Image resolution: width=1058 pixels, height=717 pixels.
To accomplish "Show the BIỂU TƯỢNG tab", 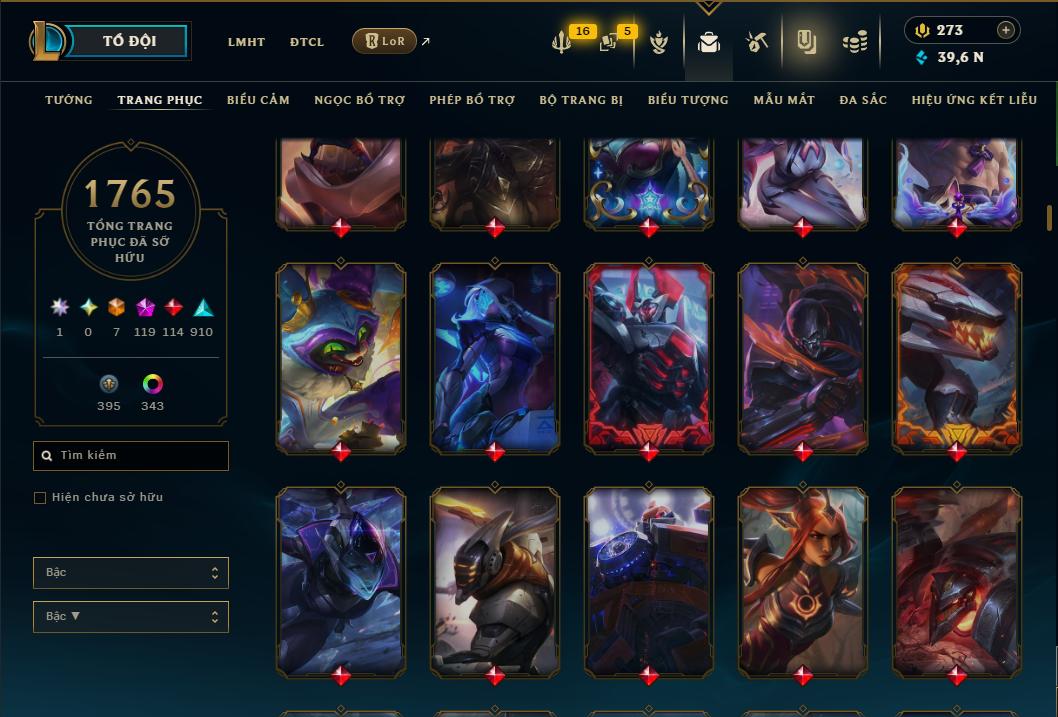I will pos(688,100).
